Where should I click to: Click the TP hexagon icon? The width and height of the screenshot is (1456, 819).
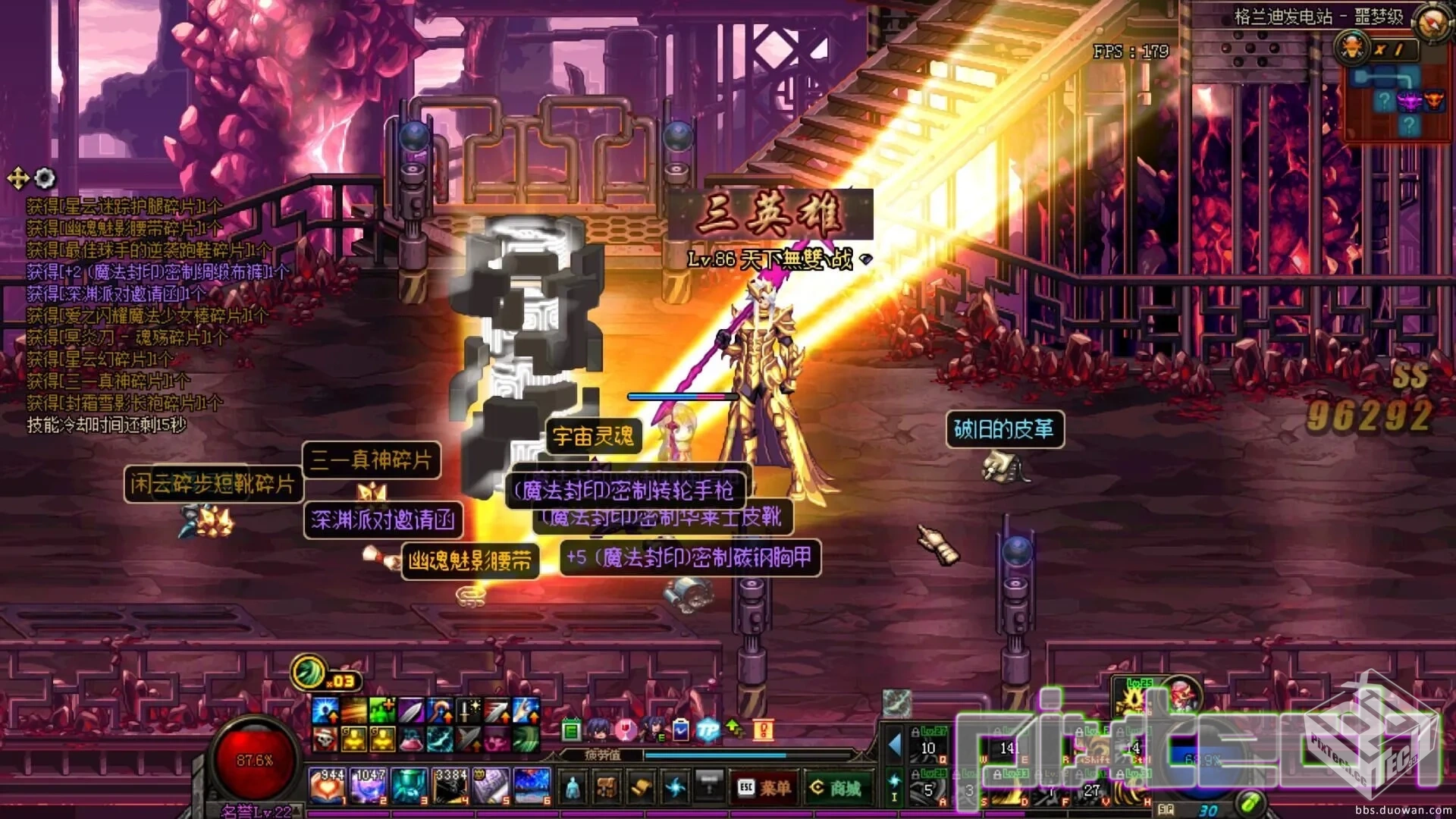point(708,730)
